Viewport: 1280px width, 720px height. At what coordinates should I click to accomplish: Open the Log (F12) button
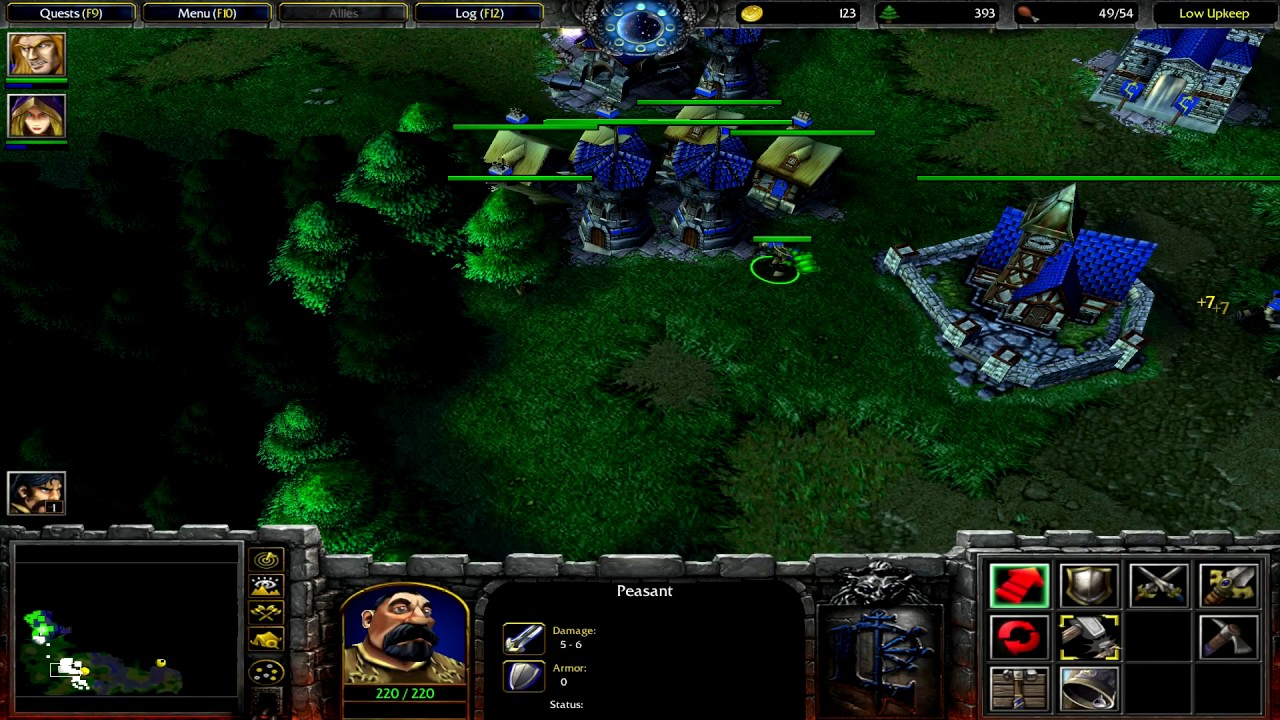tap(479, 14)
